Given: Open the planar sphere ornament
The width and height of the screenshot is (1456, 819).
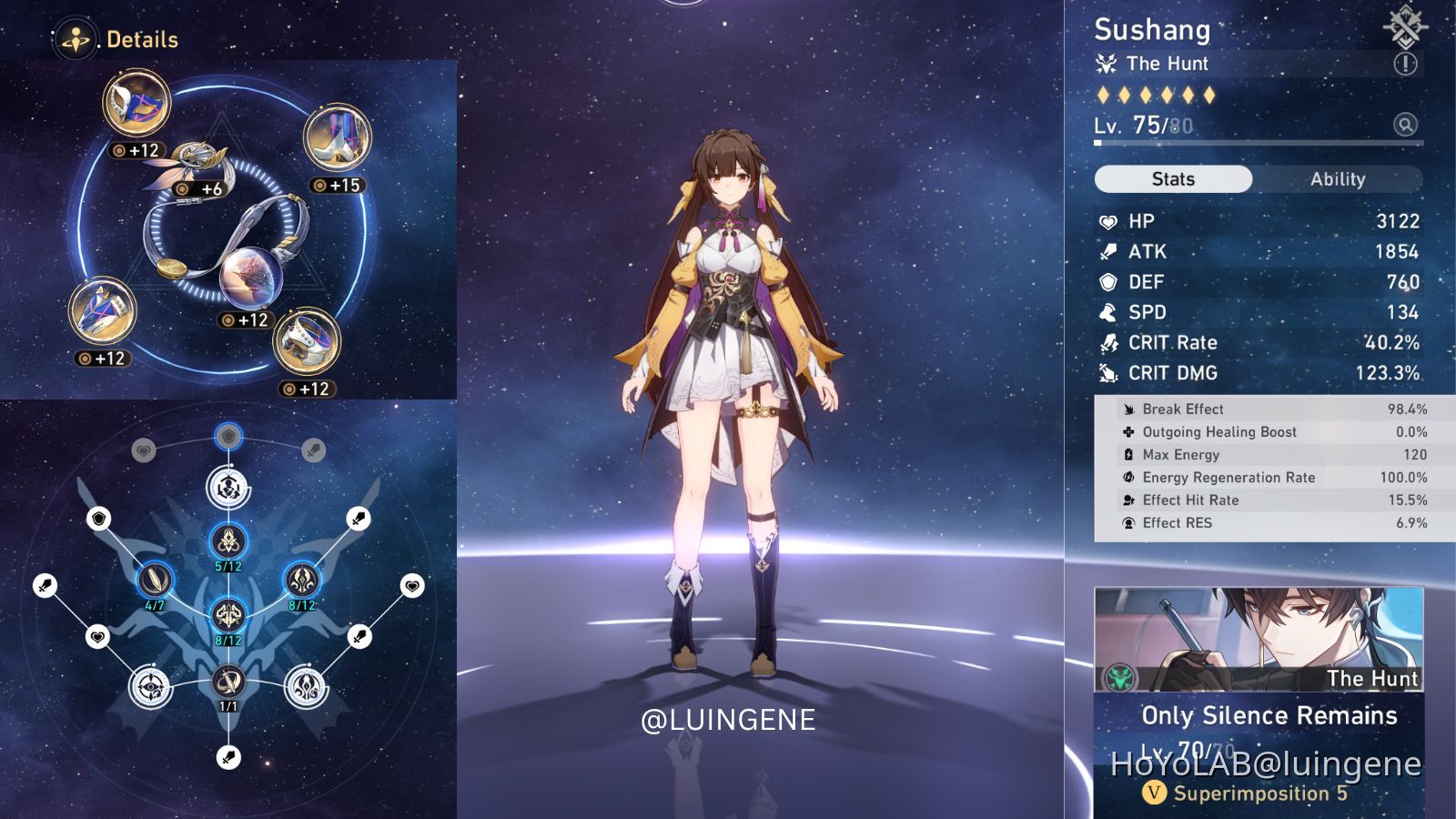Looking at the screenshot, I should (251, 277).
